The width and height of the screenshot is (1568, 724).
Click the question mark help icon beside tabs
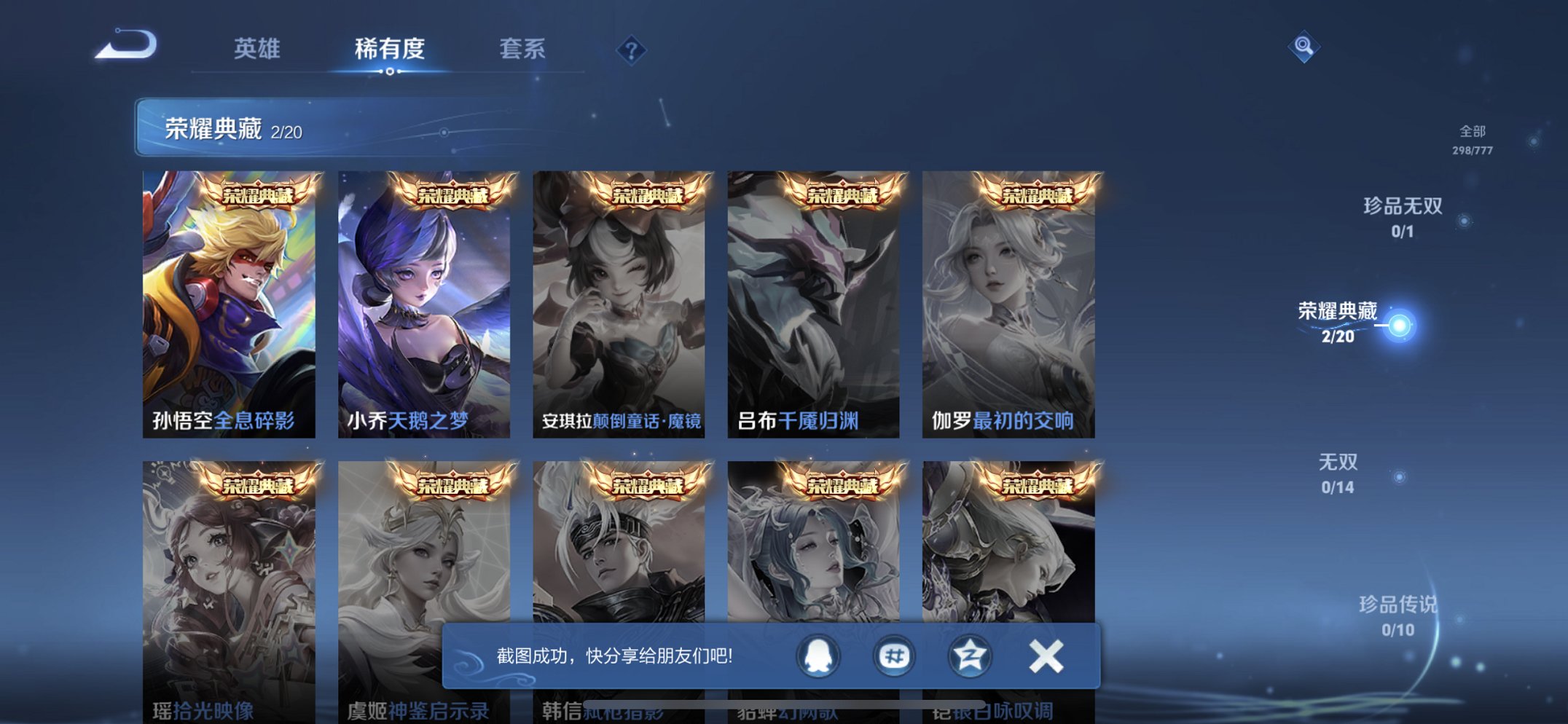point(632,50)
